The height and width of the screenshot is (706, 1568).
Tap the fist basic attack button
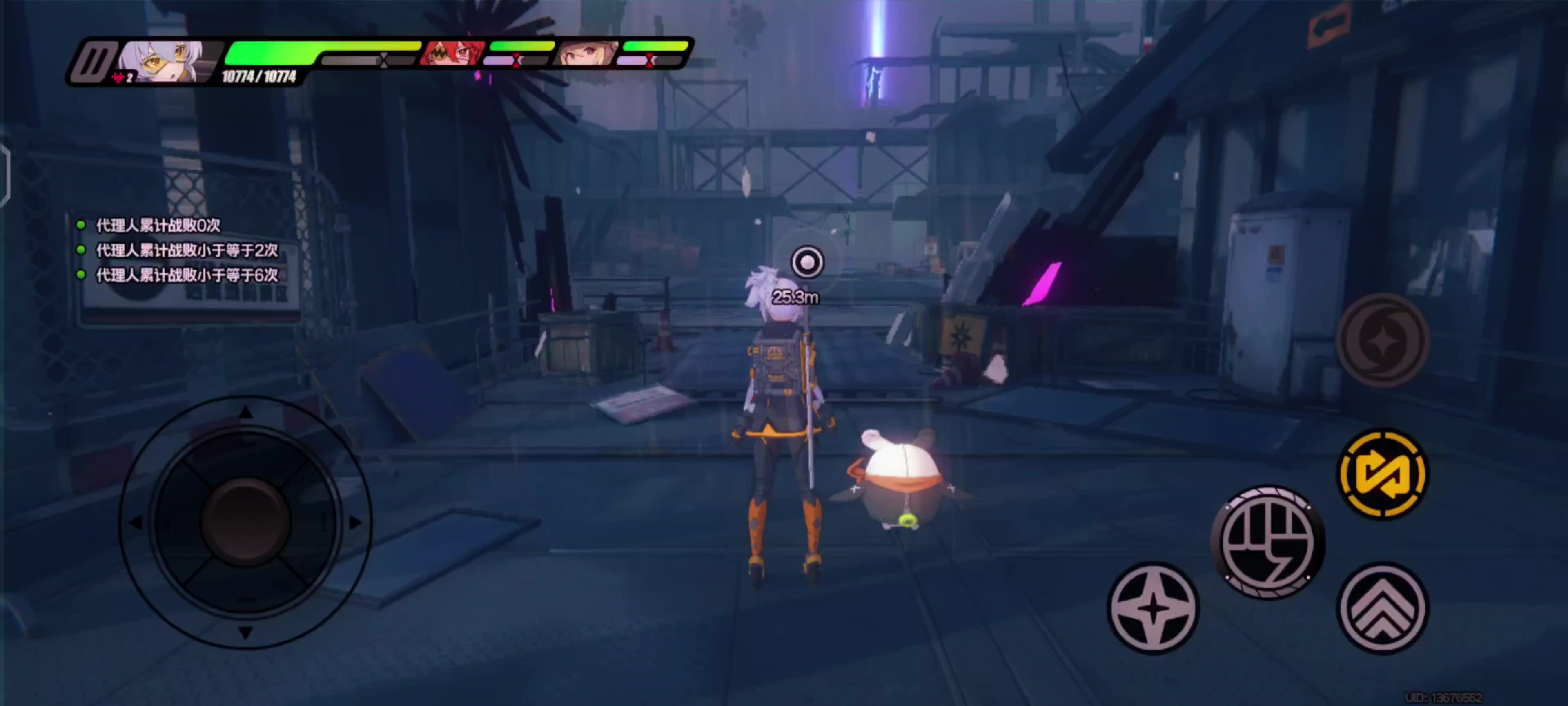tap(1269, 542)
